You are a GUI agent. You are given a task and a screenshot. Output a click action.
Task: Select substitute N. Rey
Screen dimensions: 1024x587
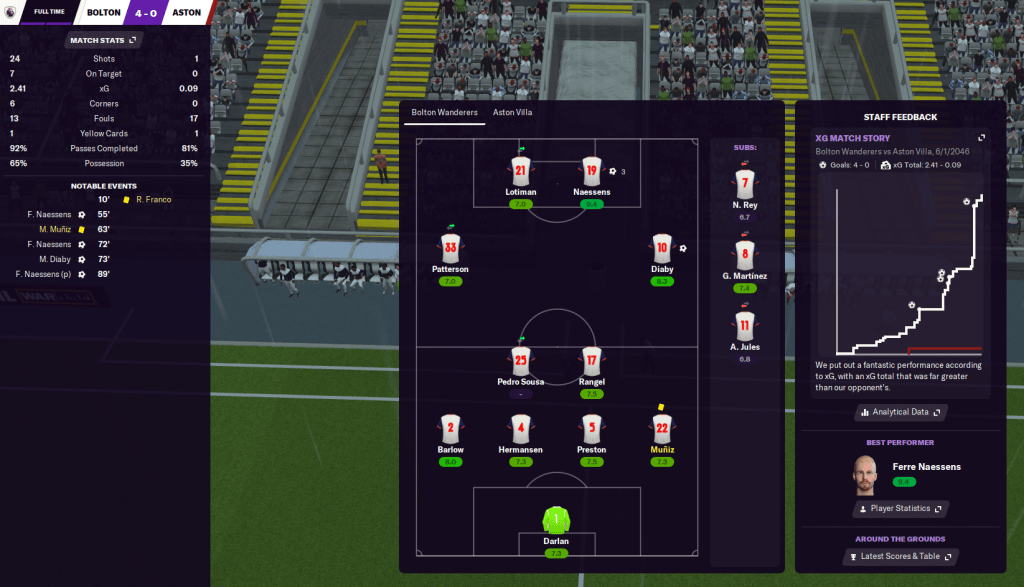743,184
